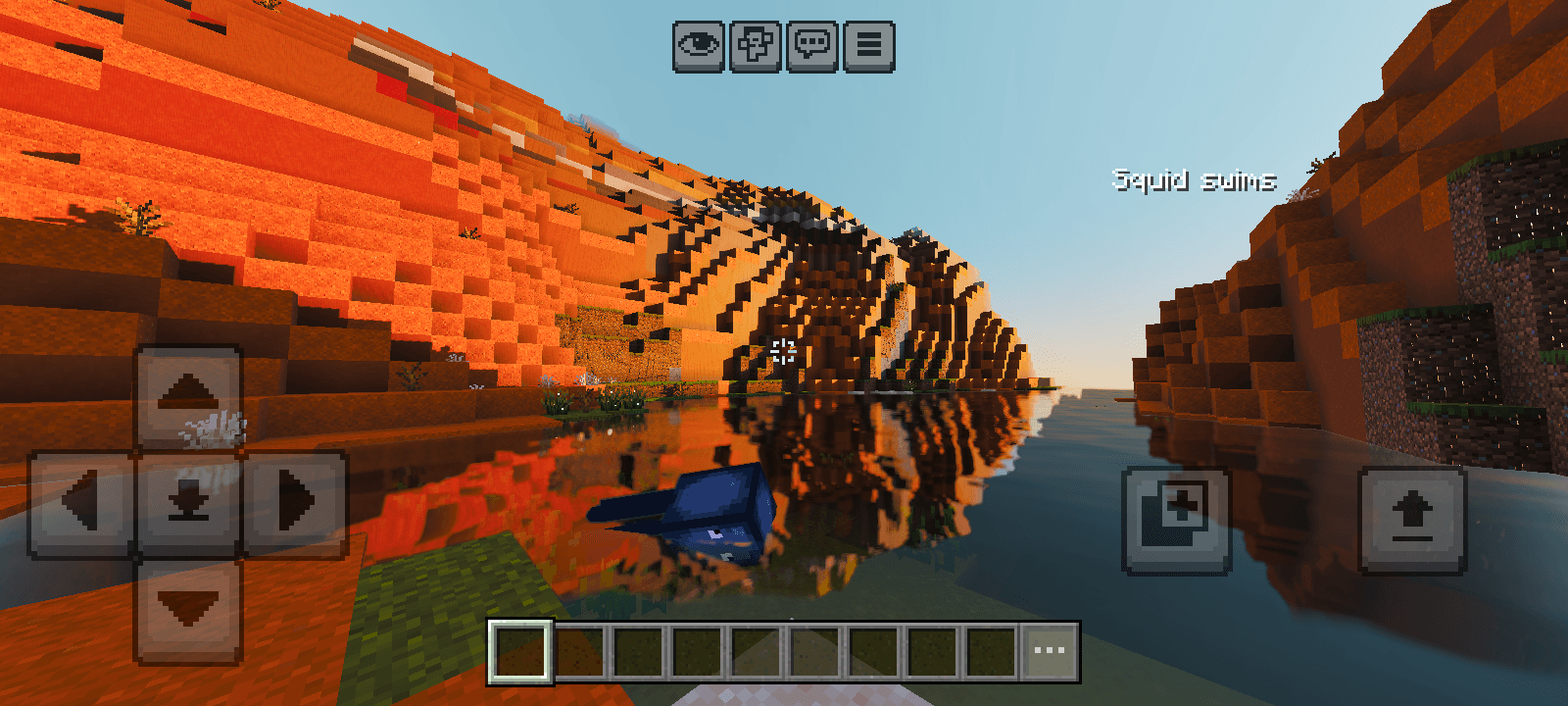The image size is (1568, 706).
Task: Tap the chat bubble icon
Action: pyautogui.click(x=810, y=42)
